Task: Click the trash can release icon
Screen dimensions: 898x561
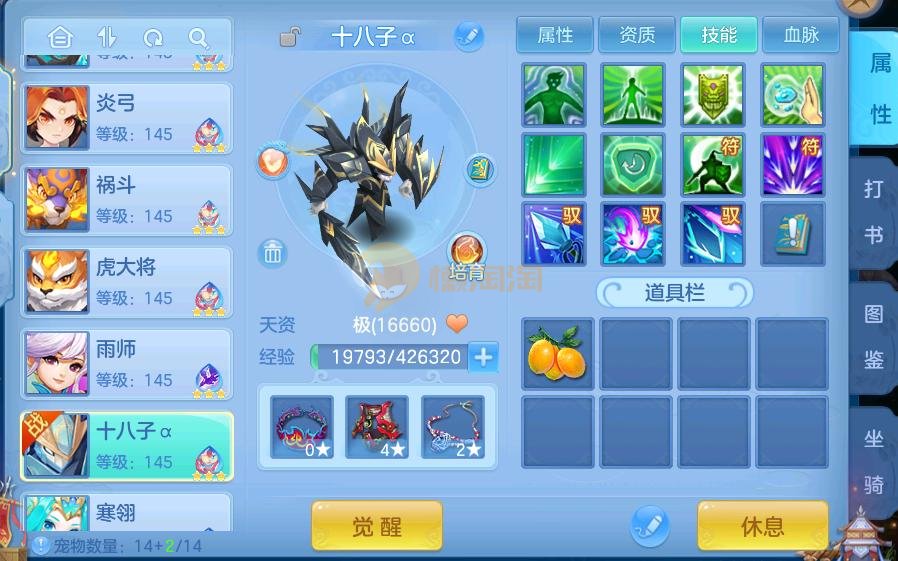Action: (x=273, y=253)
